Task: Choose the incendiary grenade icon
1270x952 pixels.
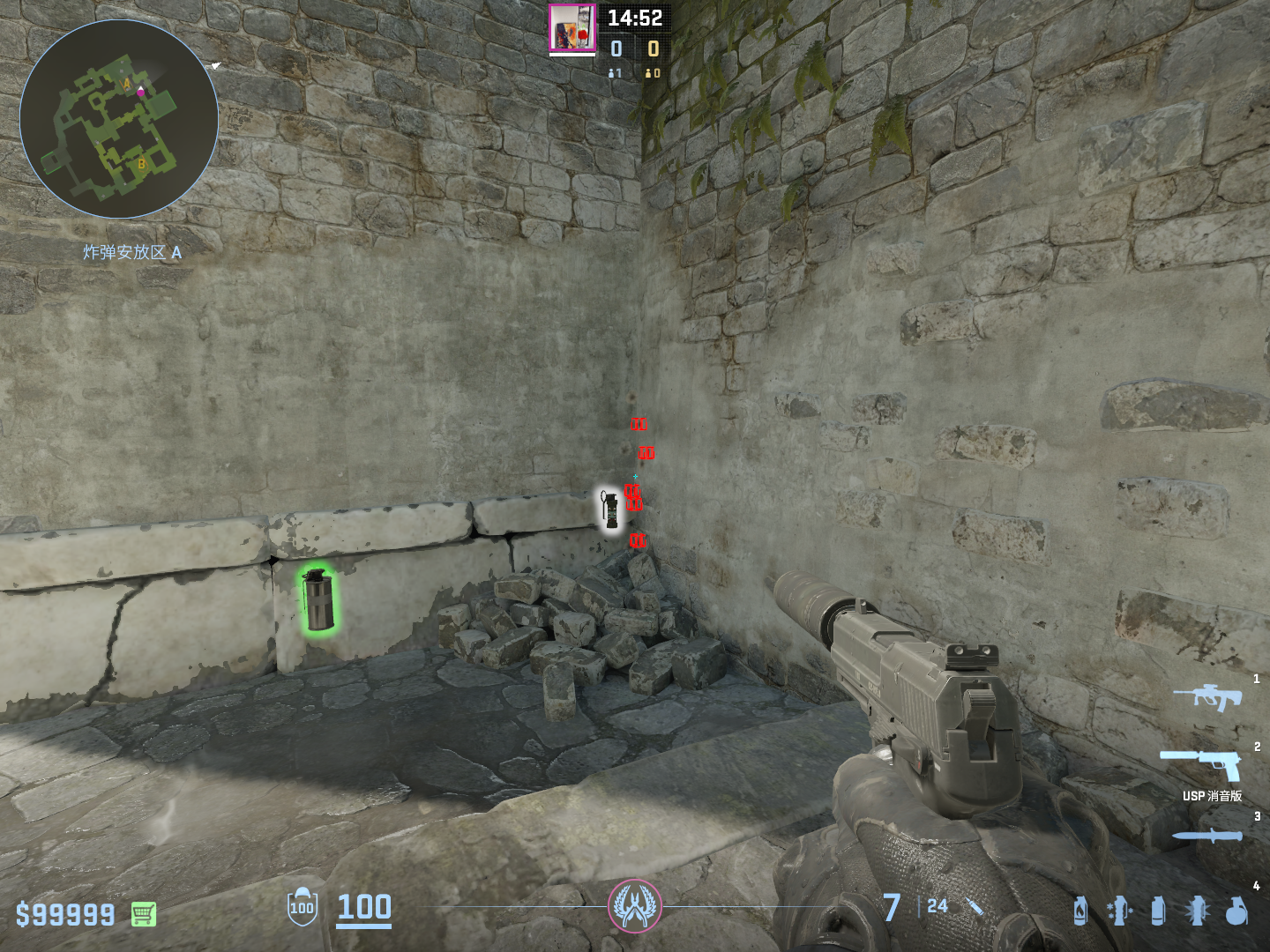Action: 1080,910
